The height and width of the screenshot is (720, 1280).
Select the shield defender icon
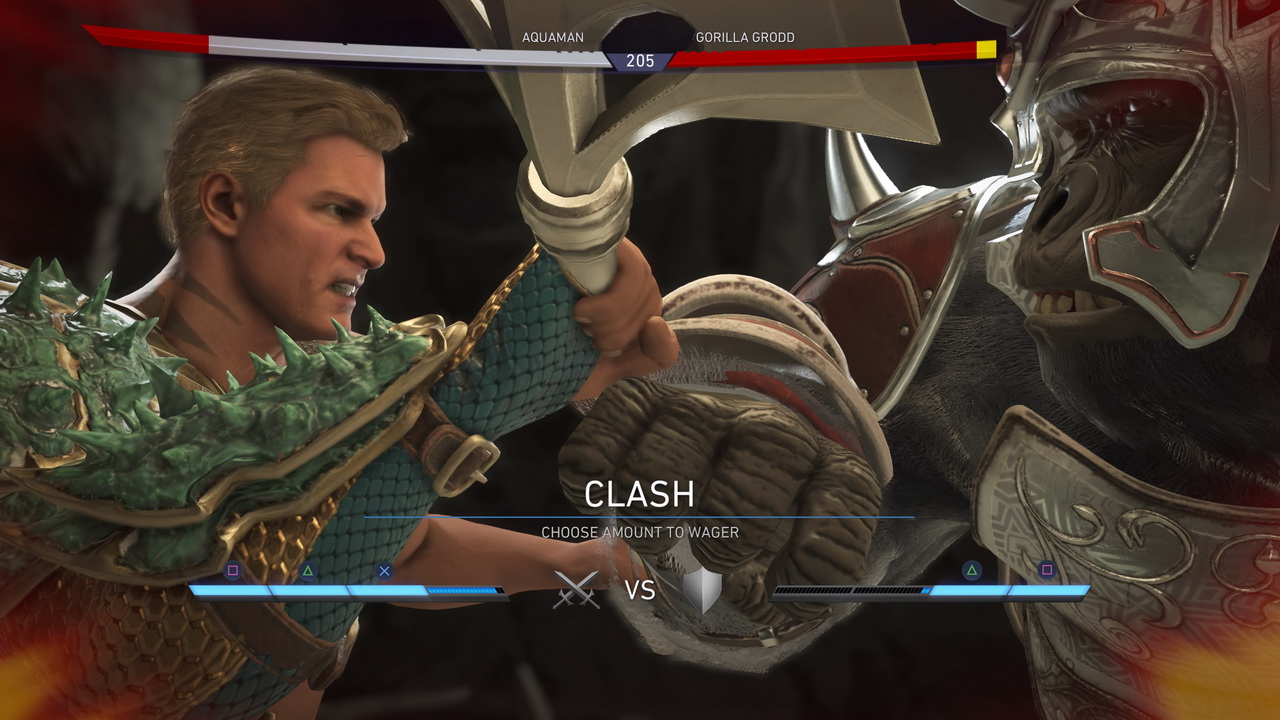[701, 590]
